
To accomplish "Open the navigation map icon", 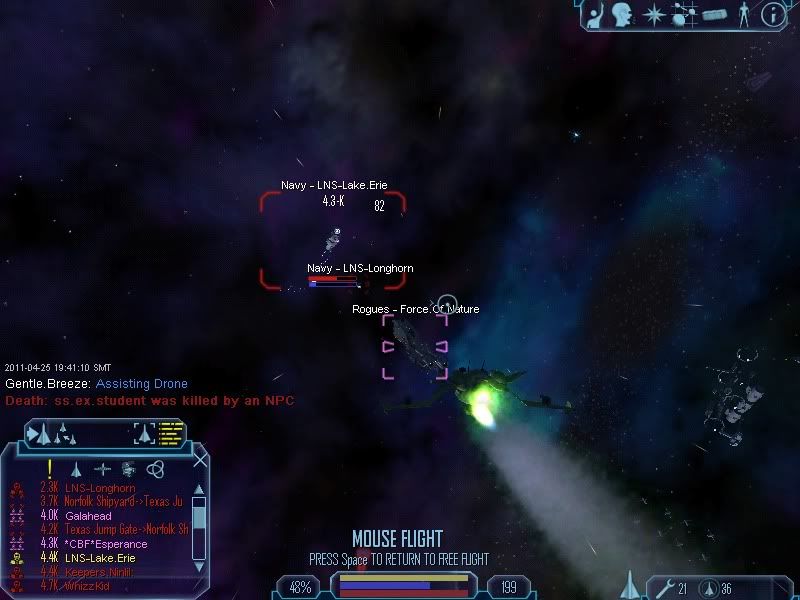I will (x=684, y=14).
